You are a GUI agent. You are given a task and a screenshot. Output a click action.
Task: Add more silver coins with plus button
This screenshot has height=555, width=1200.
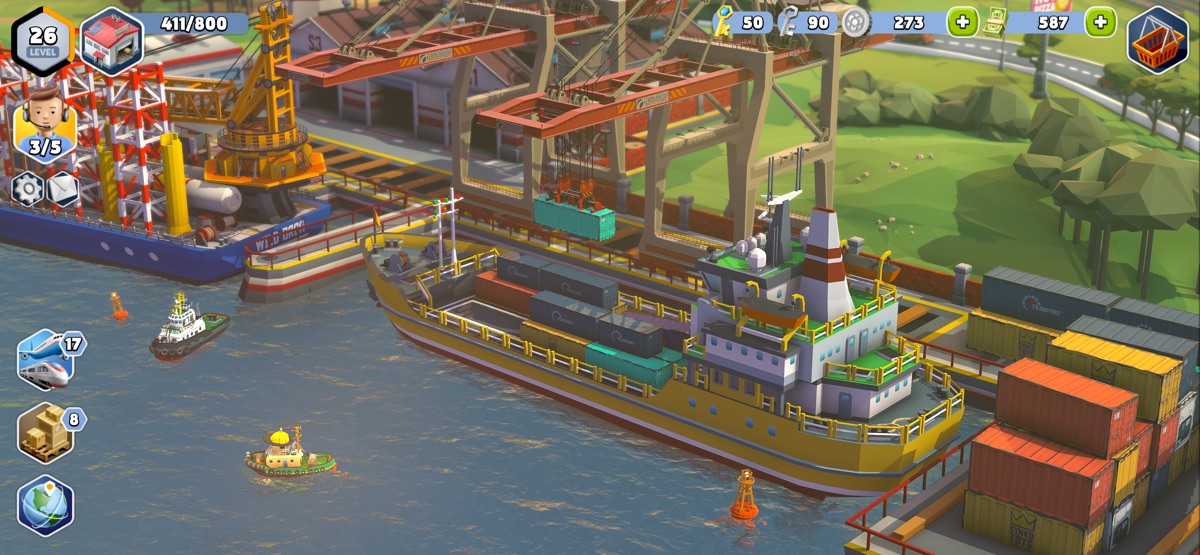coord(962,22)
